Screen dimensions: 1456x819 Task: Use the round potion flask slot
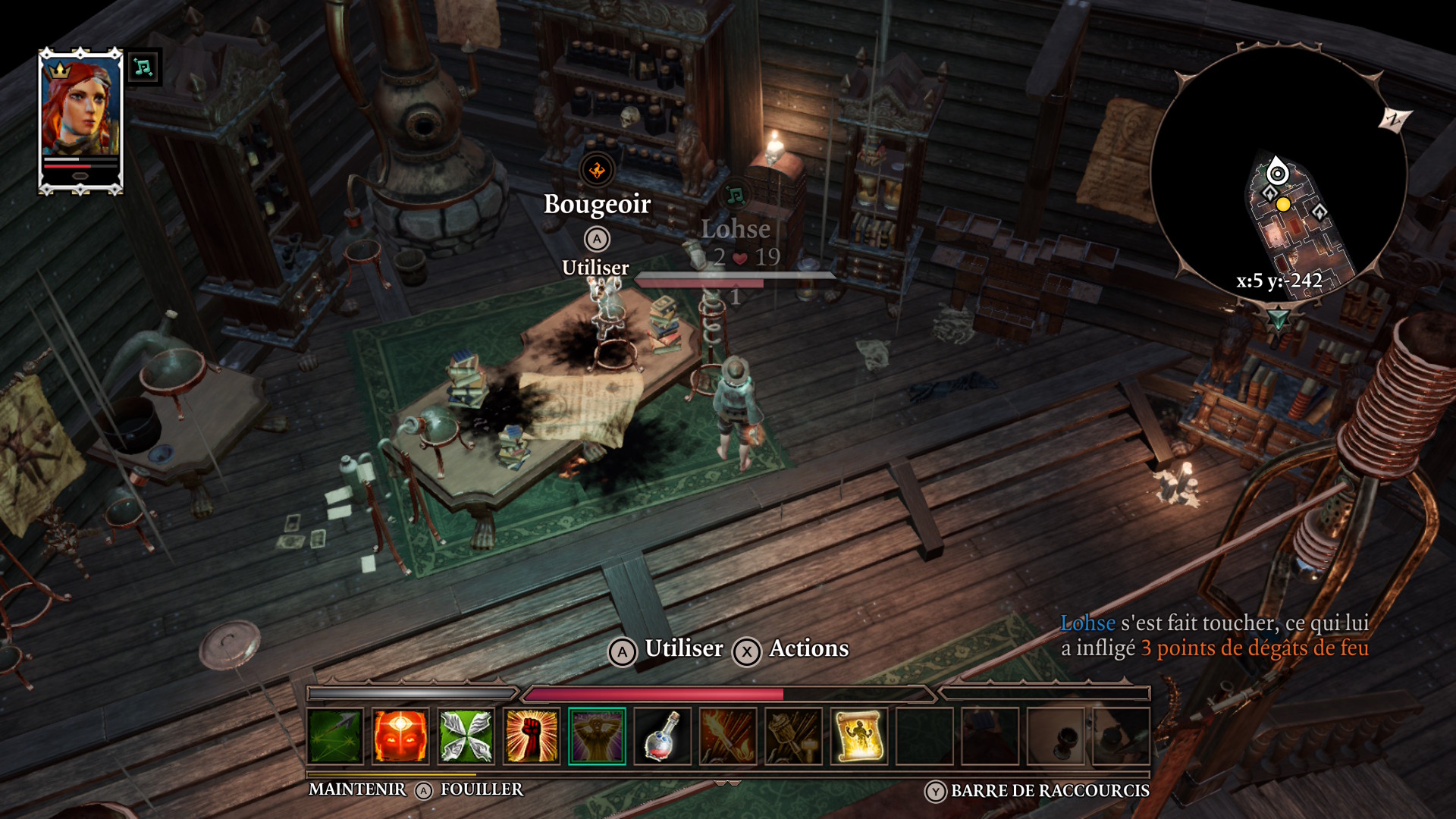(x=662, y=736)
